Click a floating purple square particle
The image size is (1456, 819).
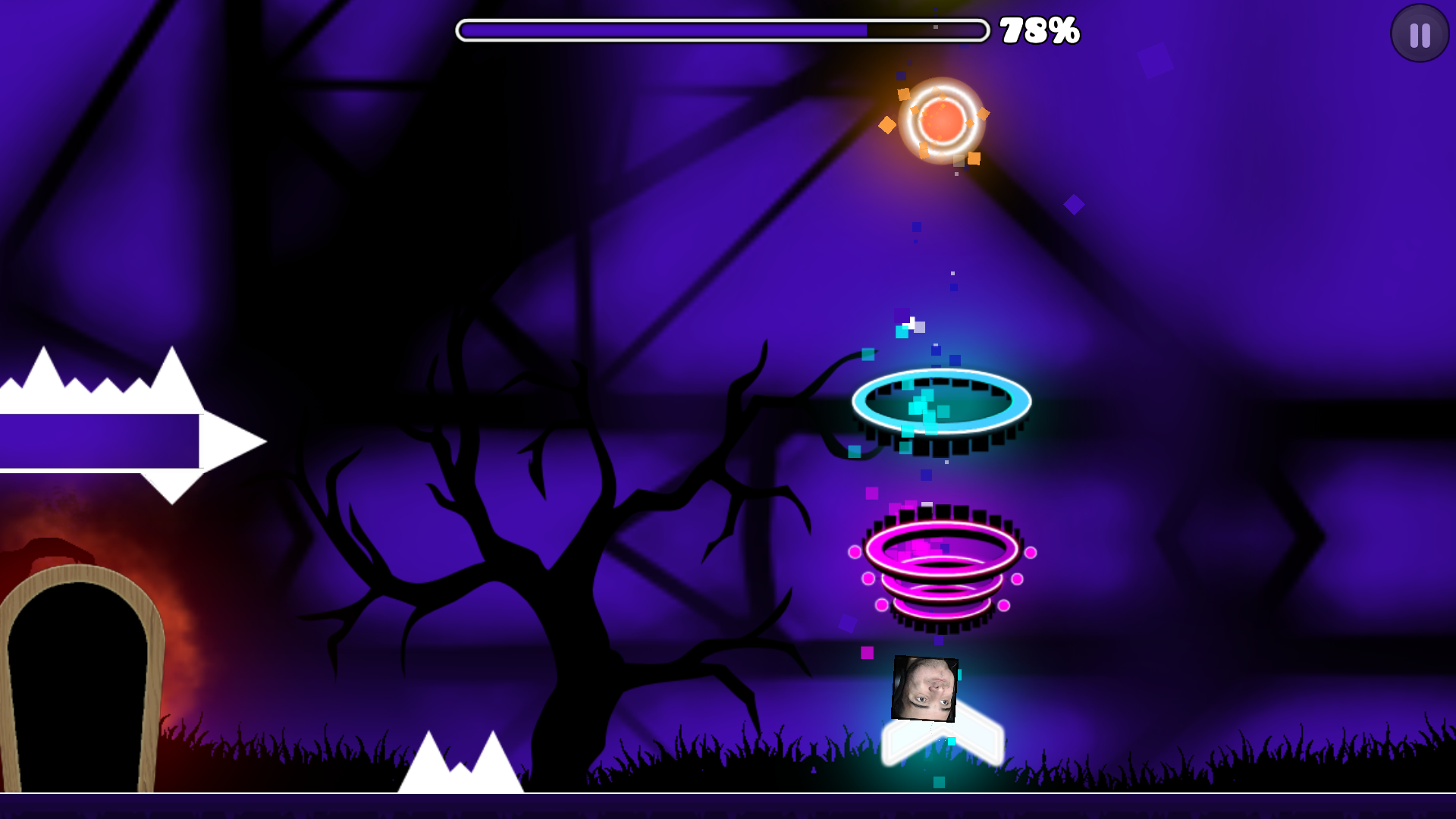[1073, 203]
